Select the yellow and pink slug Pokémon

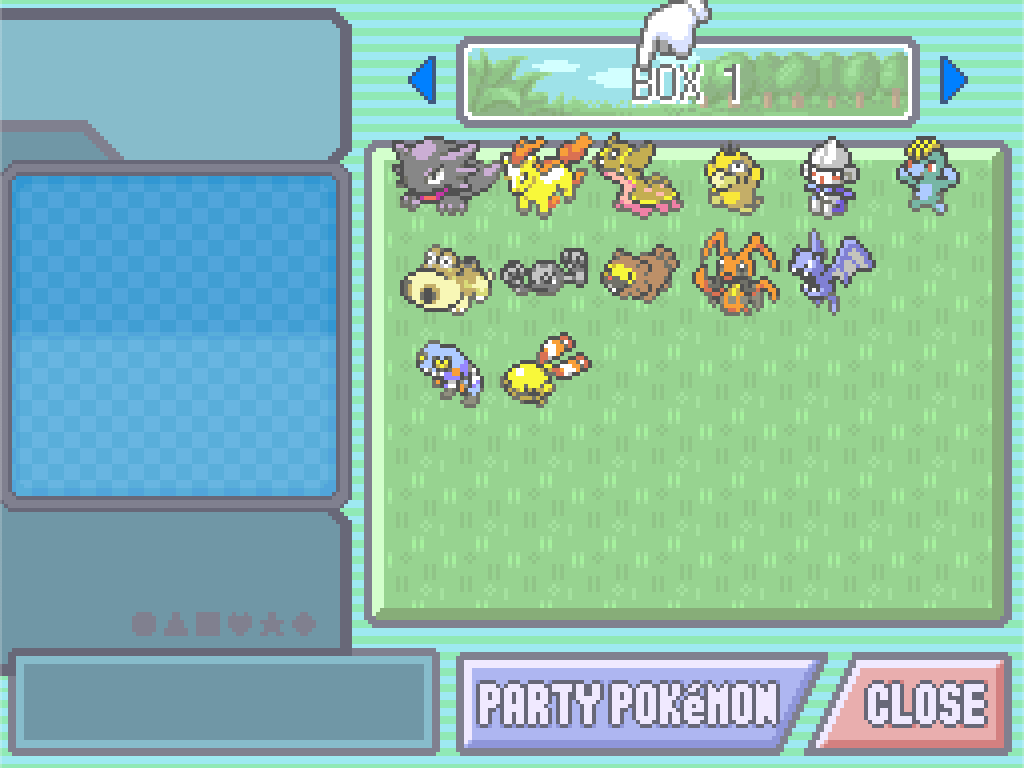639,176
